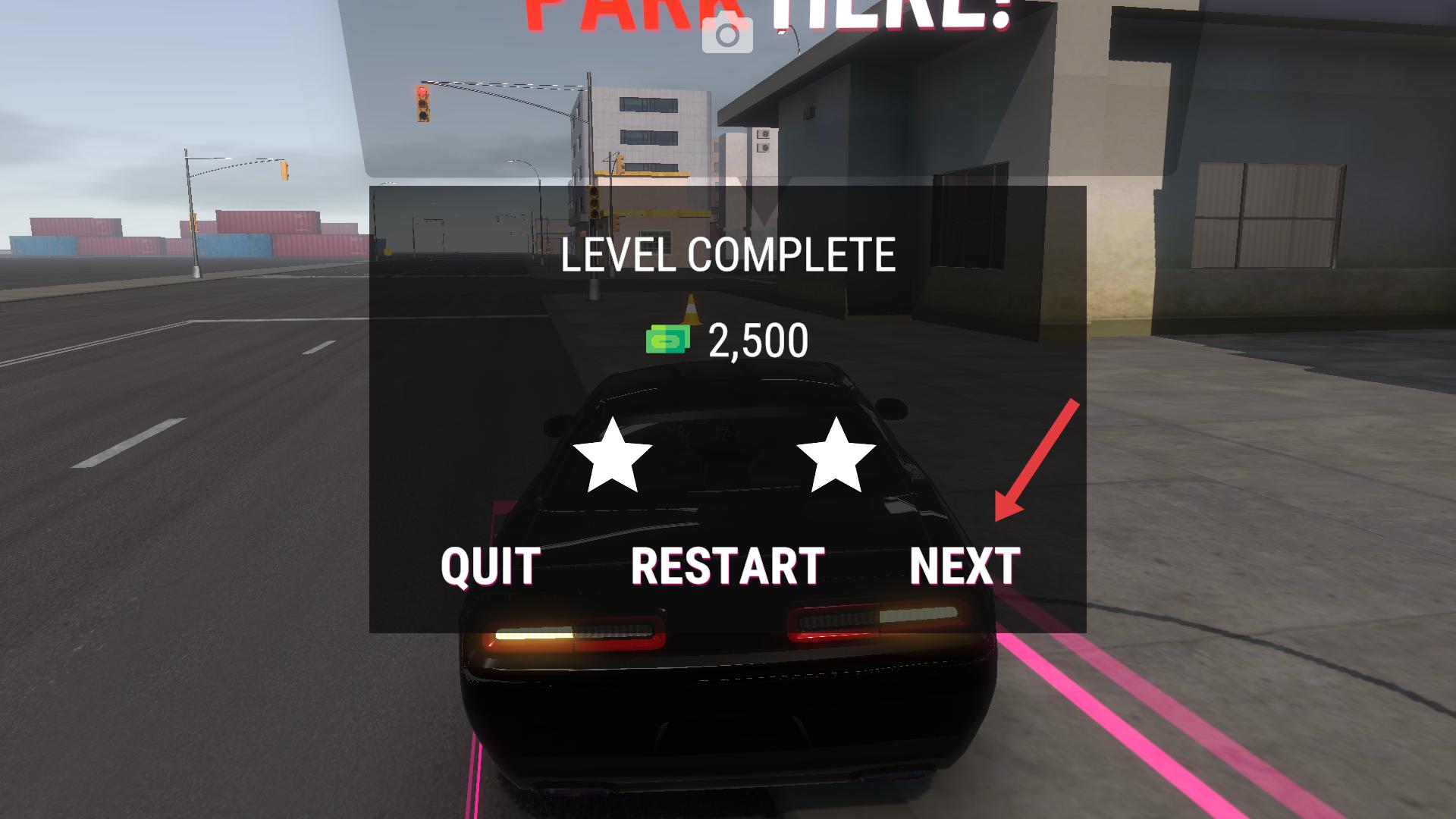Restart the completed level
Image resolution: width=1456 pixels, height=819 pixels.
[727, 566]
